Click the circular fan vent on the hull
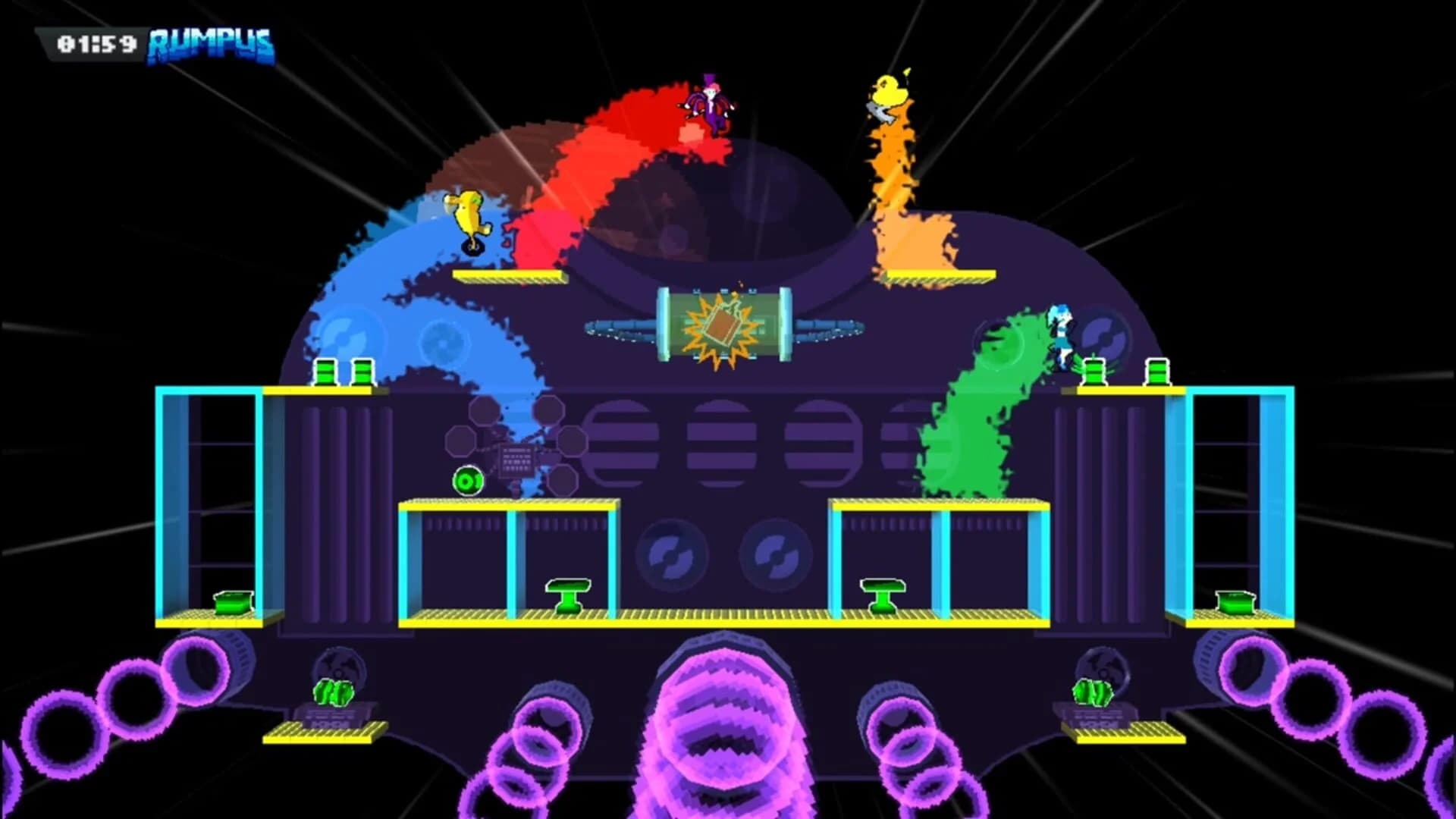The height and width of the screenshot is (819, 1456). (675, 554)
